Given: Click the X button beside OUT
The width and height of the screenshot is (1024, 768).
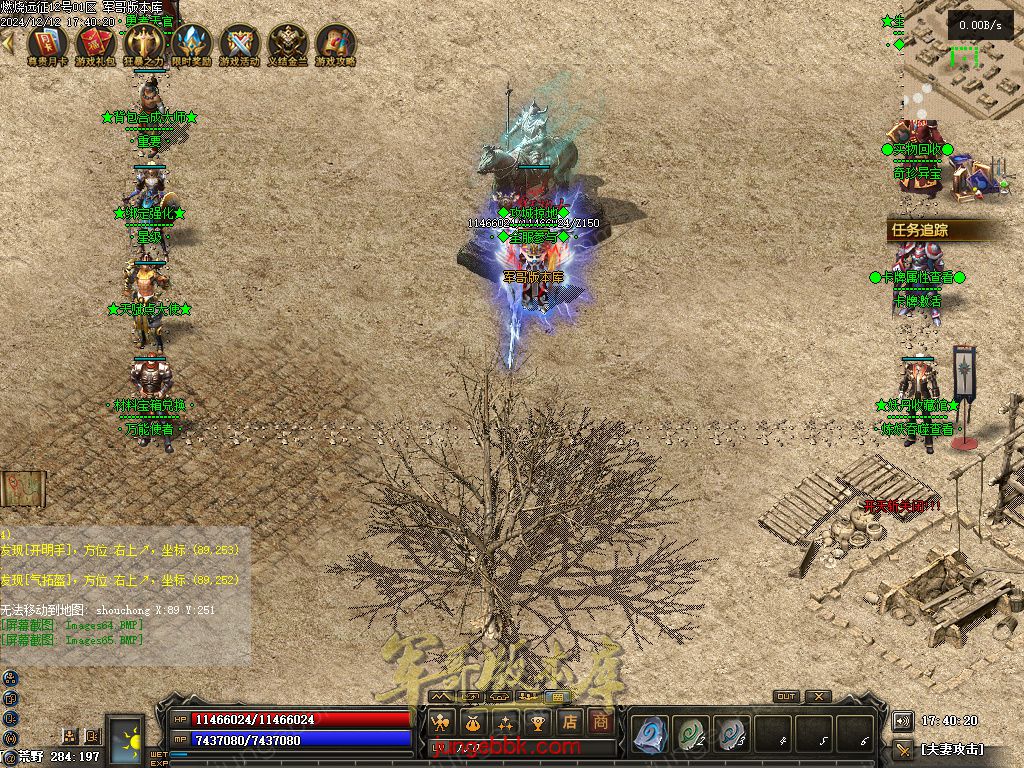Looking at the screenshot, I should pos(818,696).
